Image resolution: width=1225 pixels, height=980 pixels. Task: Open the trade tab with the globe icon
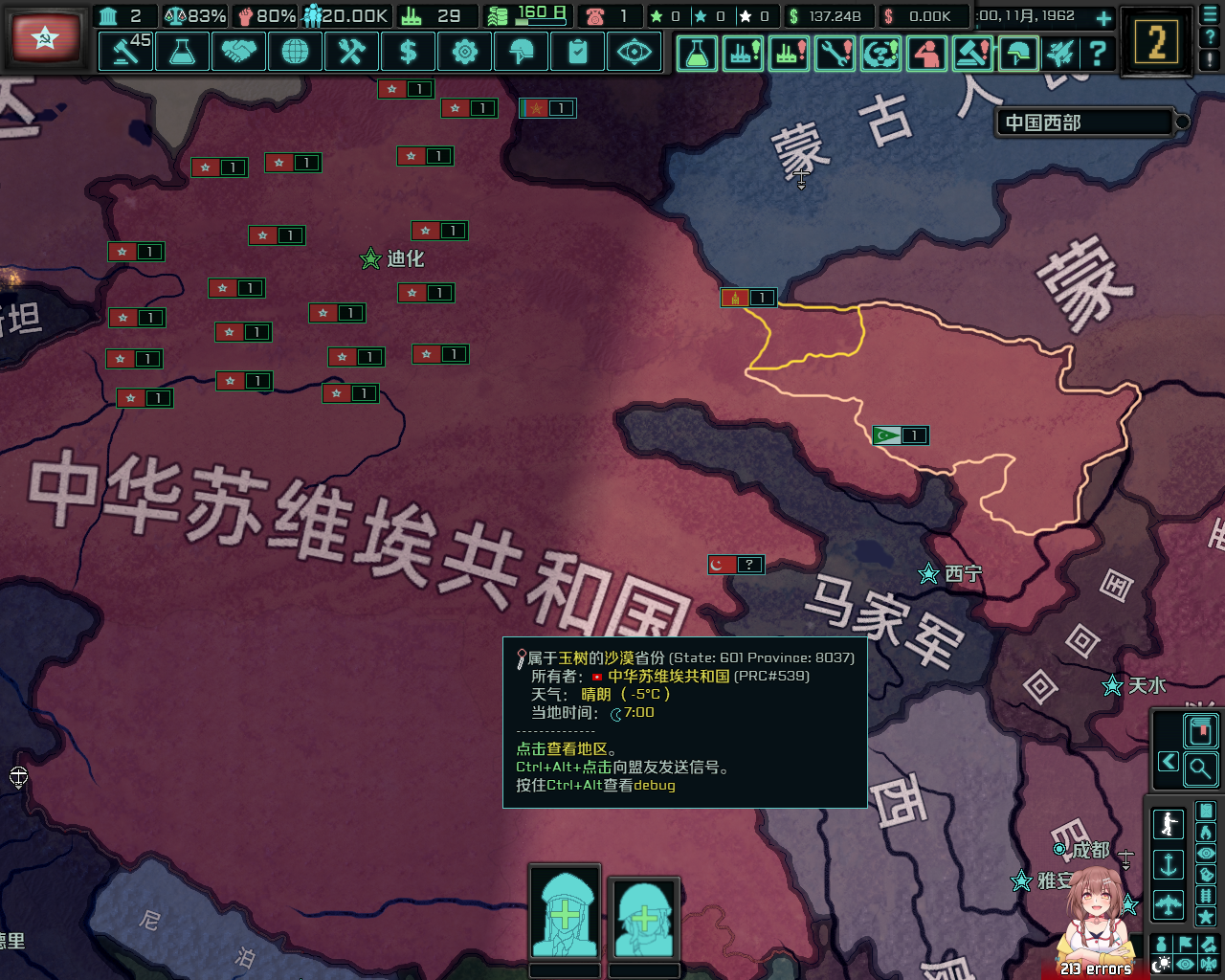pyautogui.click(x=295, y=53)
